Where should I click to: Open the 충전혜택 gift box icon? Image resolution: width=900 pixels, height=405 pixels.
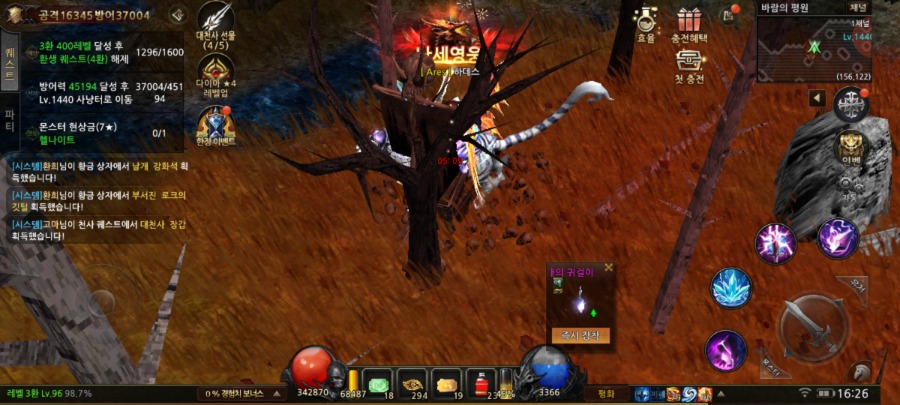[688, 23]
